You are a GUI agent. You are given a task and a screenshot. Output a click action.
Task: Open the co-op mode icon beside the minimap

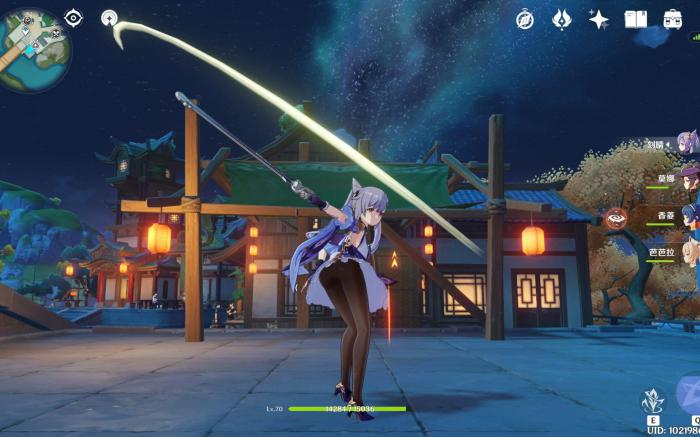109,17
